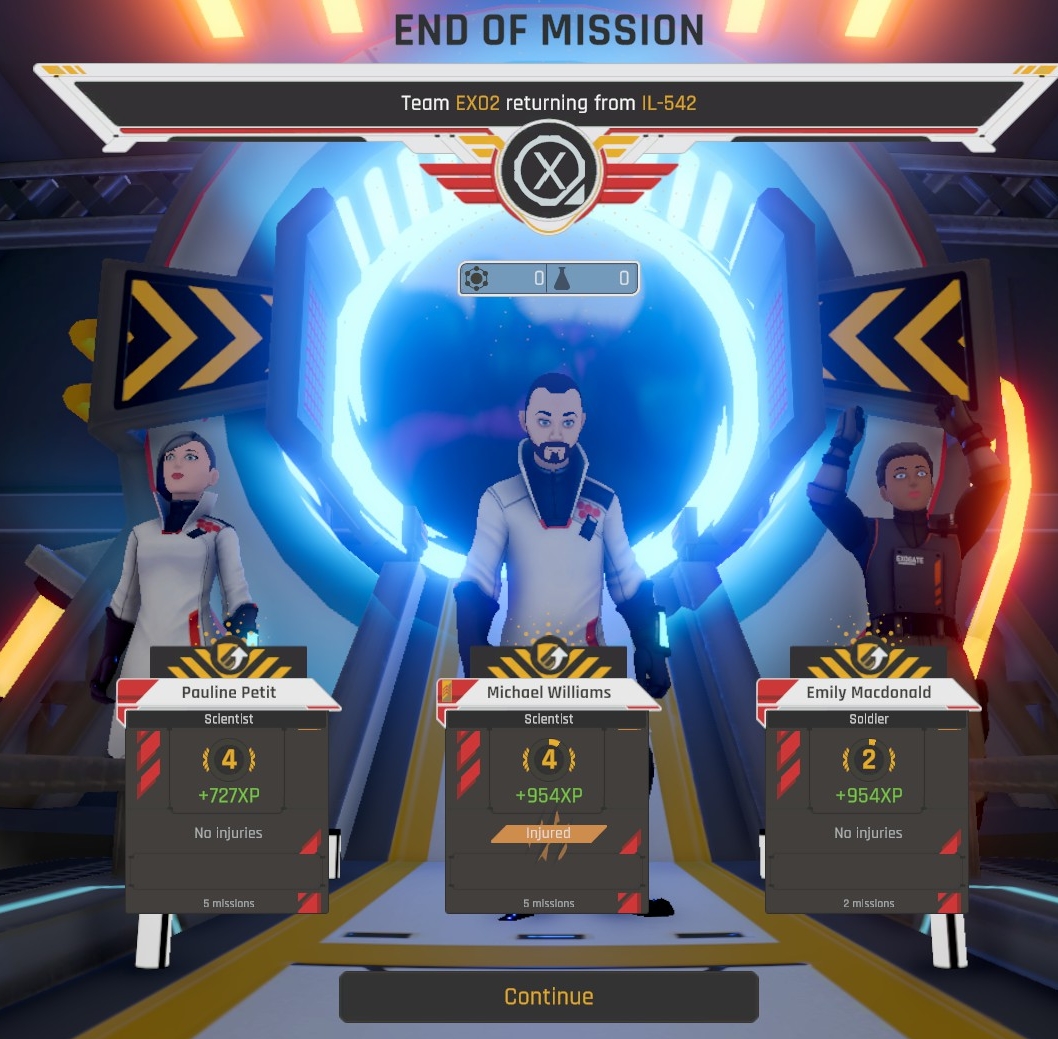Image resolution: width=1058 pixels, height=1039 pixels.
Task: Click the Continue button
Action: [548, 996]
